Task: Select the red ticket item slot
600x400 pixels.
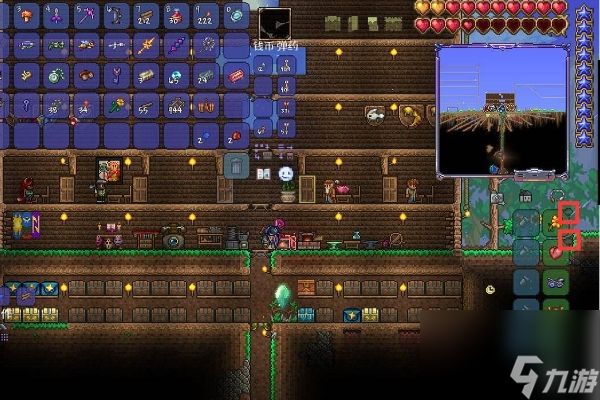Action: tap(236, 75)
